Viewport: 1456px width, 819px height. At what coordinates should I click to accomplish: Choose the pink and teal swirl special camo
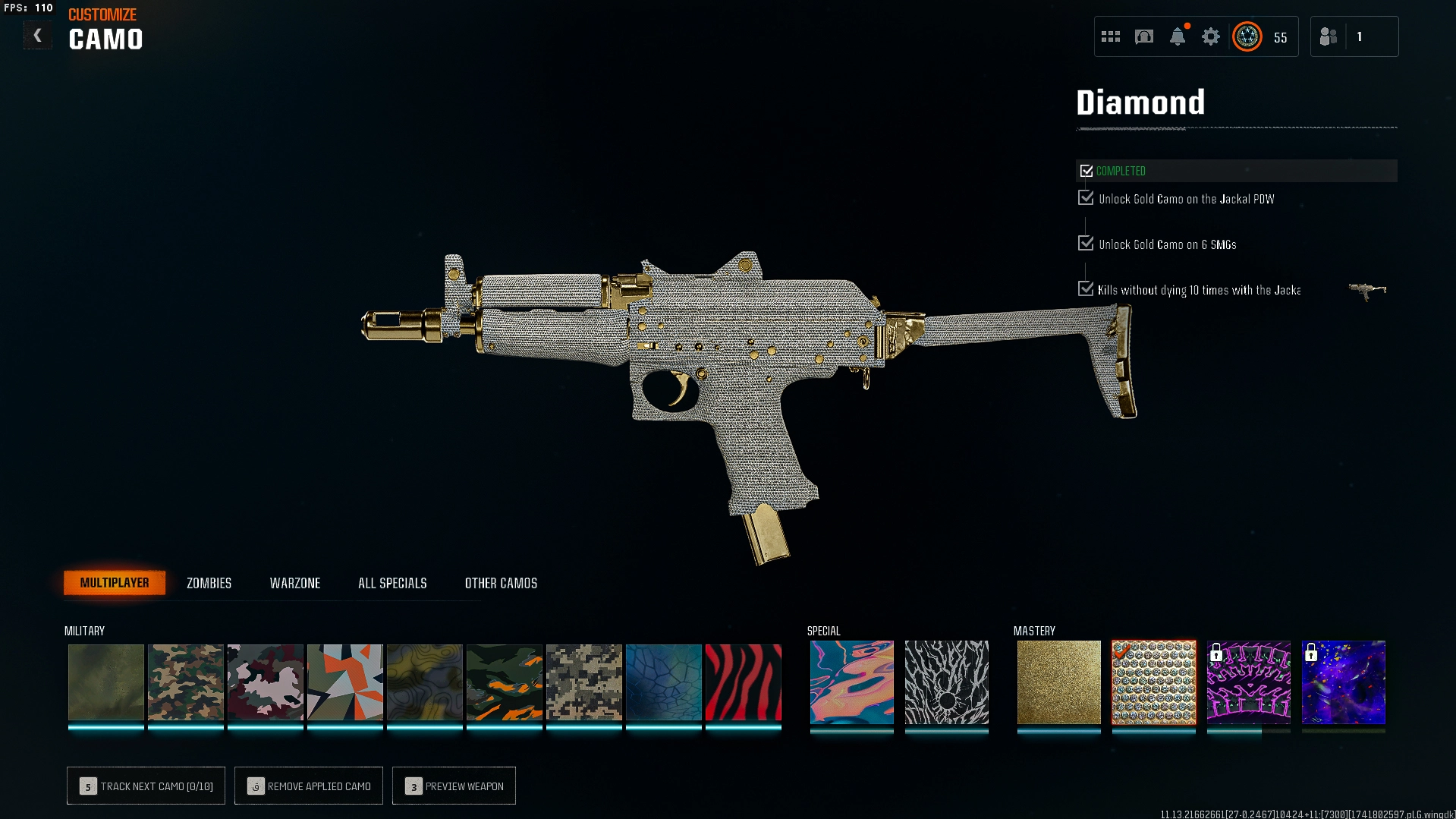[x=851, y=682]
